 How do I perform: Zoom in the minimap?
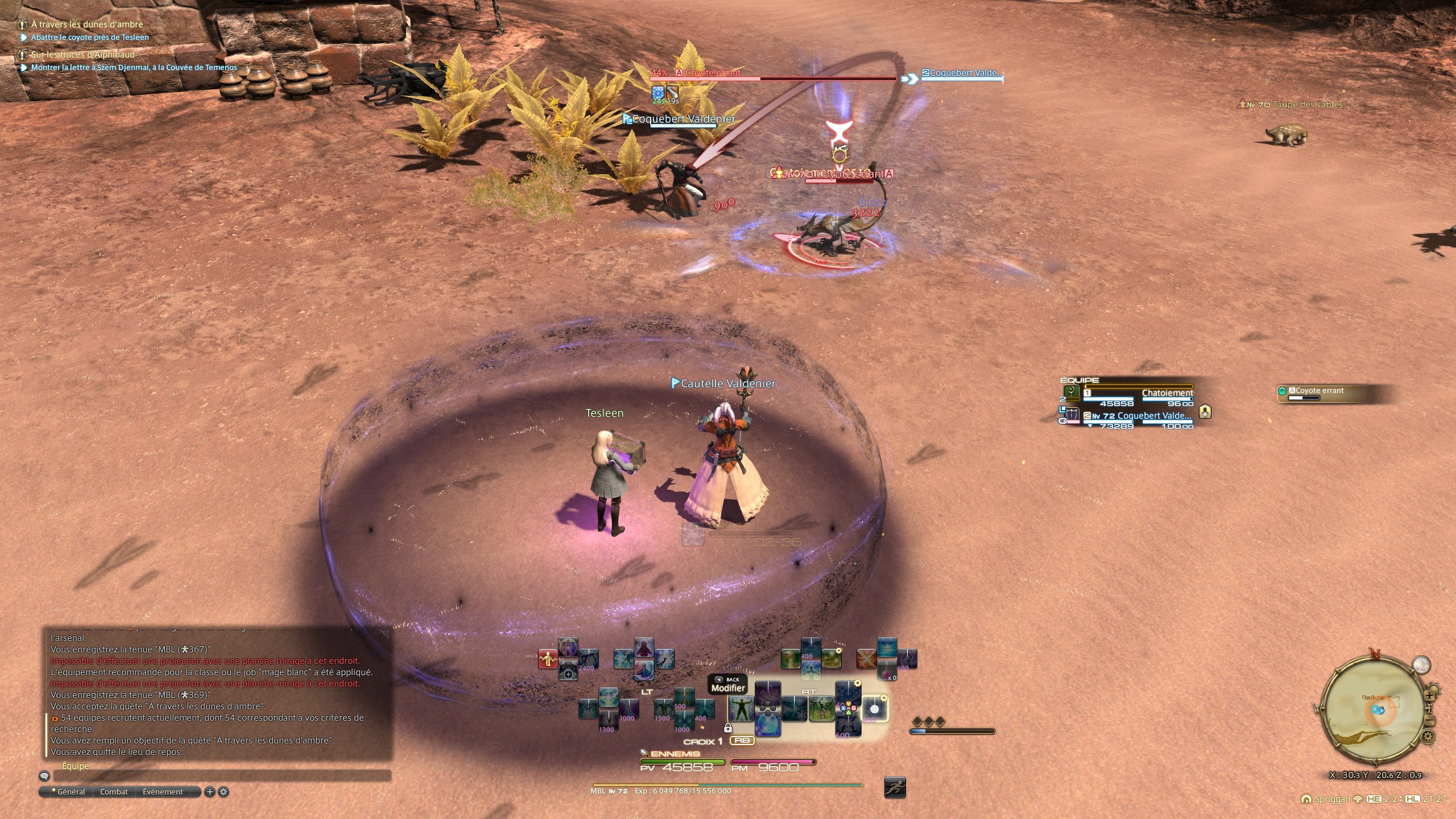[x=1430, y=694]
